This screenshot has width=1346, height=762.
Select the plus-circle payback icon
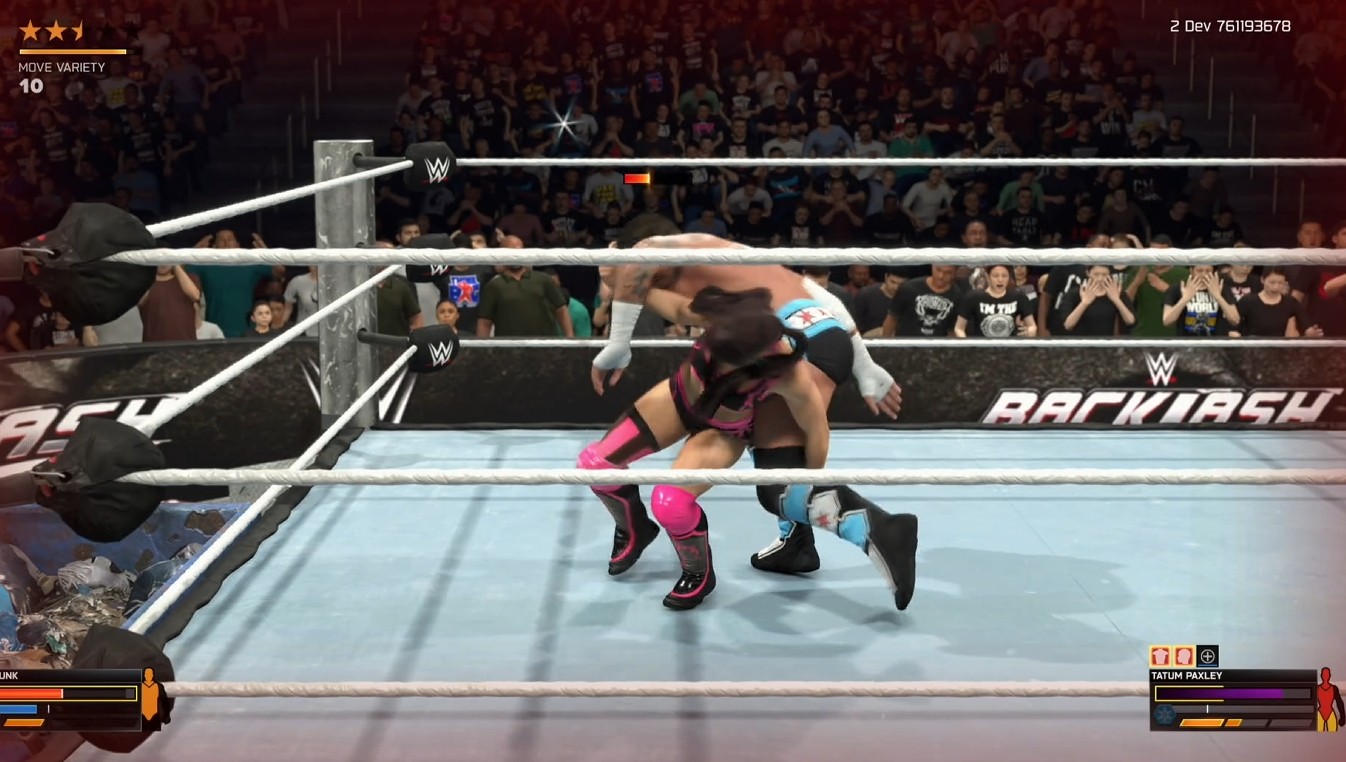[x=1208, y=657]
